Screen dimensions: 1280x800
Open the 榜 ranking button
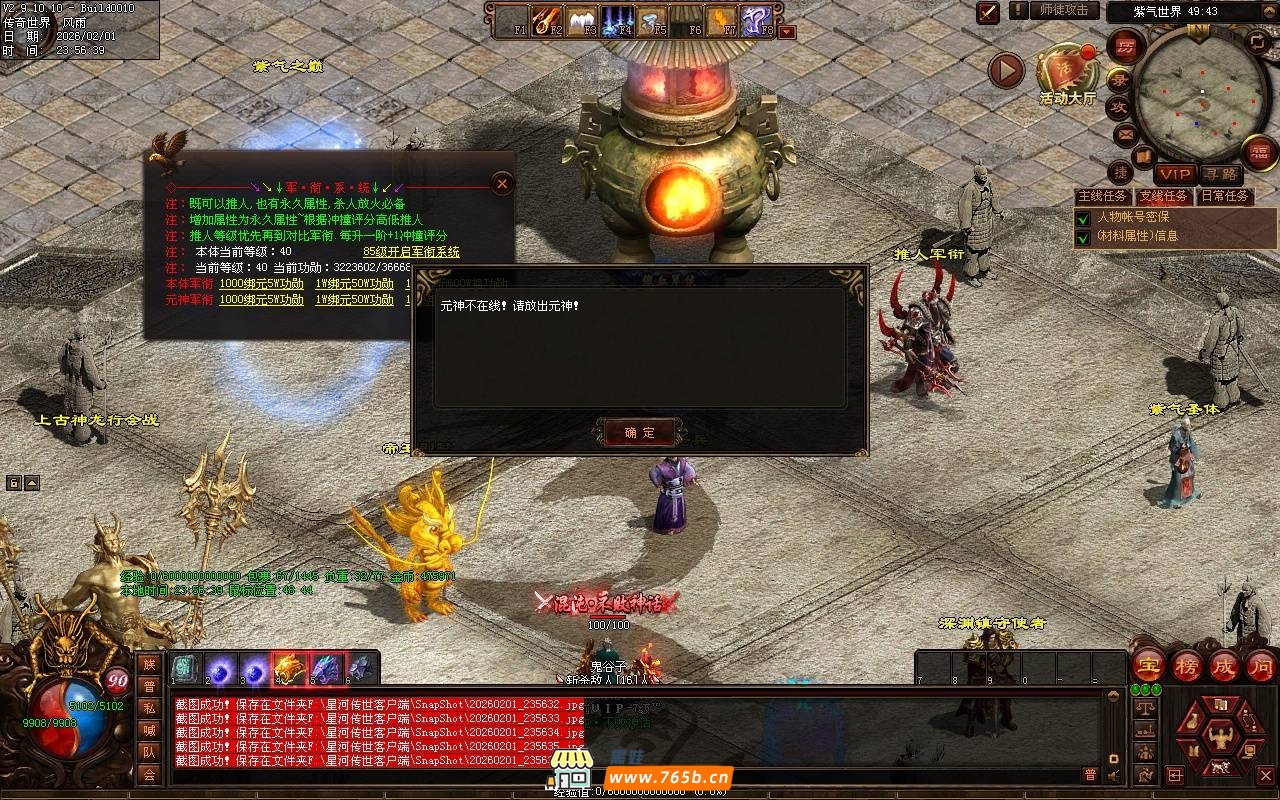pos(1186,665)
